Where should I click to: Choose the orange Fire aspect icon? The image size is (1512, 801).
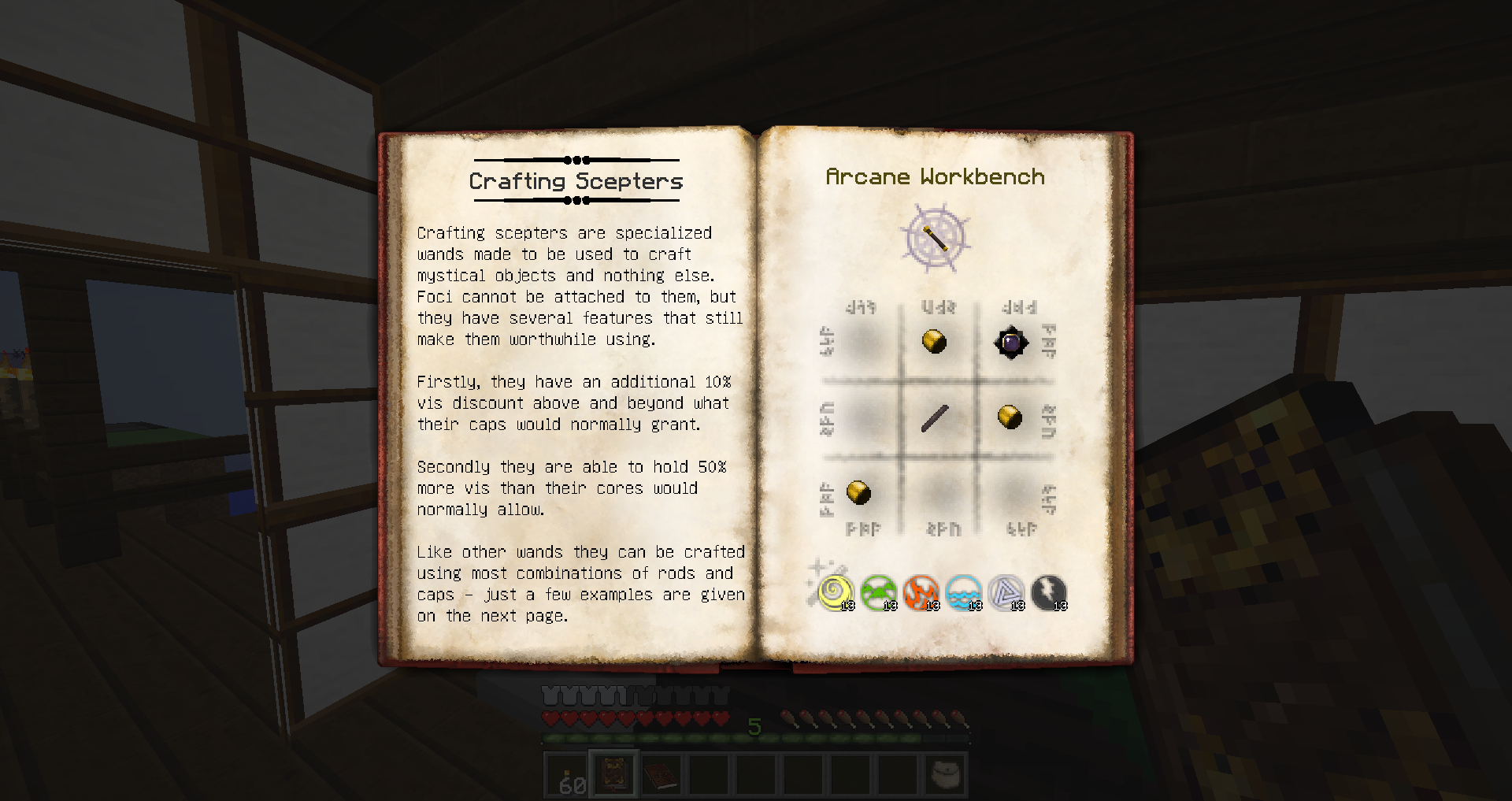921,592
